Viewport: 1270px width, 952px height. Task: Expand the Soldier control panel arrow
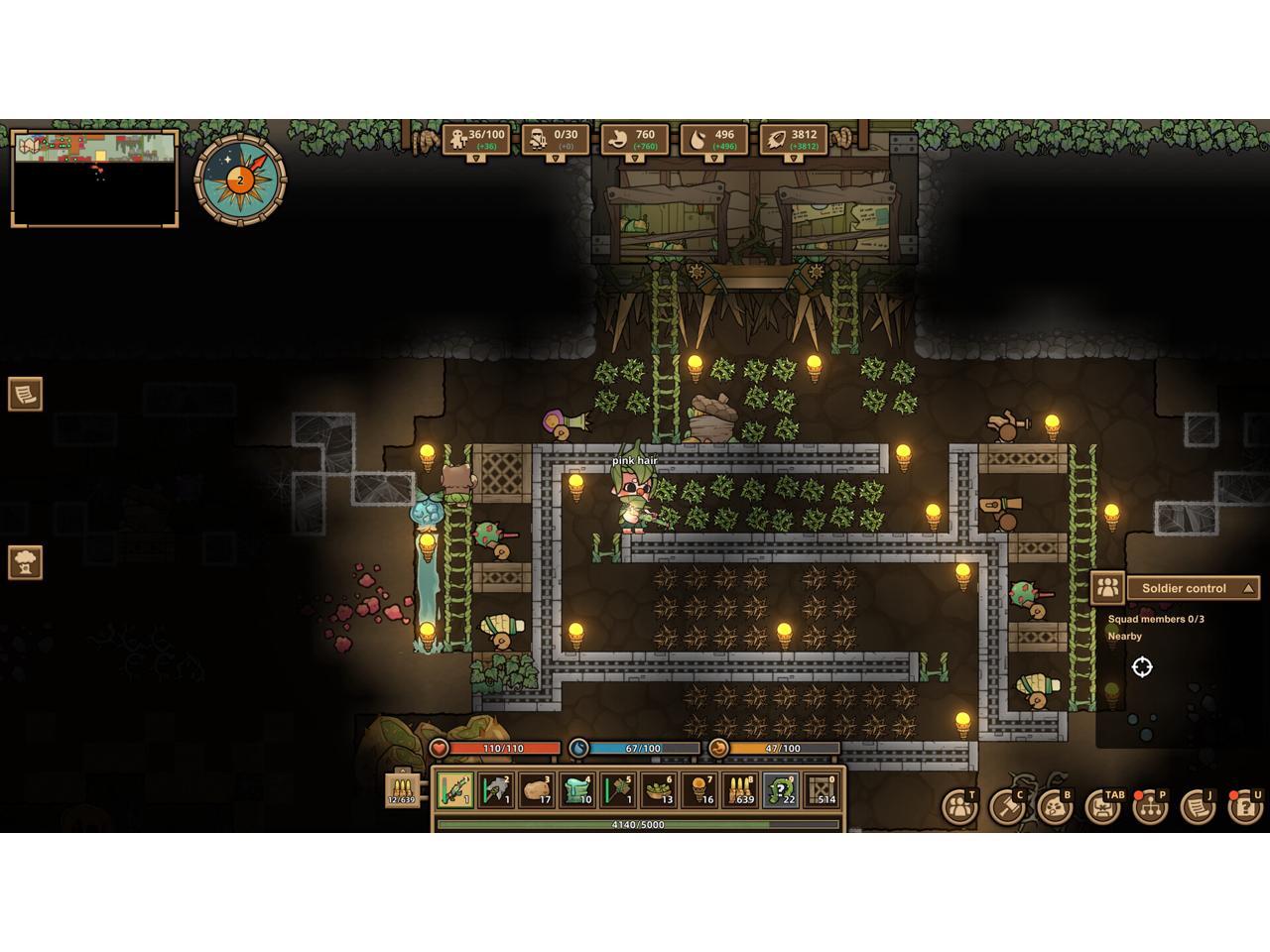click(1249, 588)
